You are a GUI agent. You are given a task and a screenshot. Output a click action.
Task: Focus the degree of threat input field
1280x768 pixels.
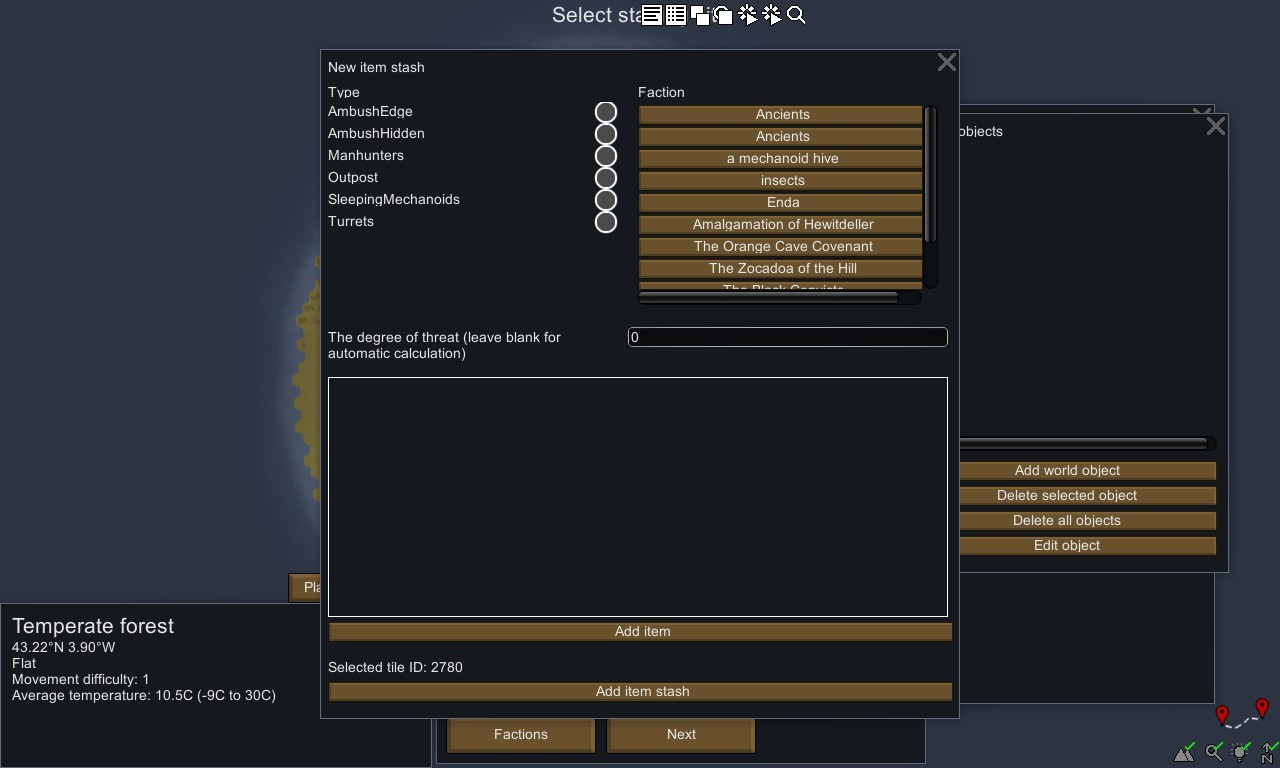click(x=787, y=337)
